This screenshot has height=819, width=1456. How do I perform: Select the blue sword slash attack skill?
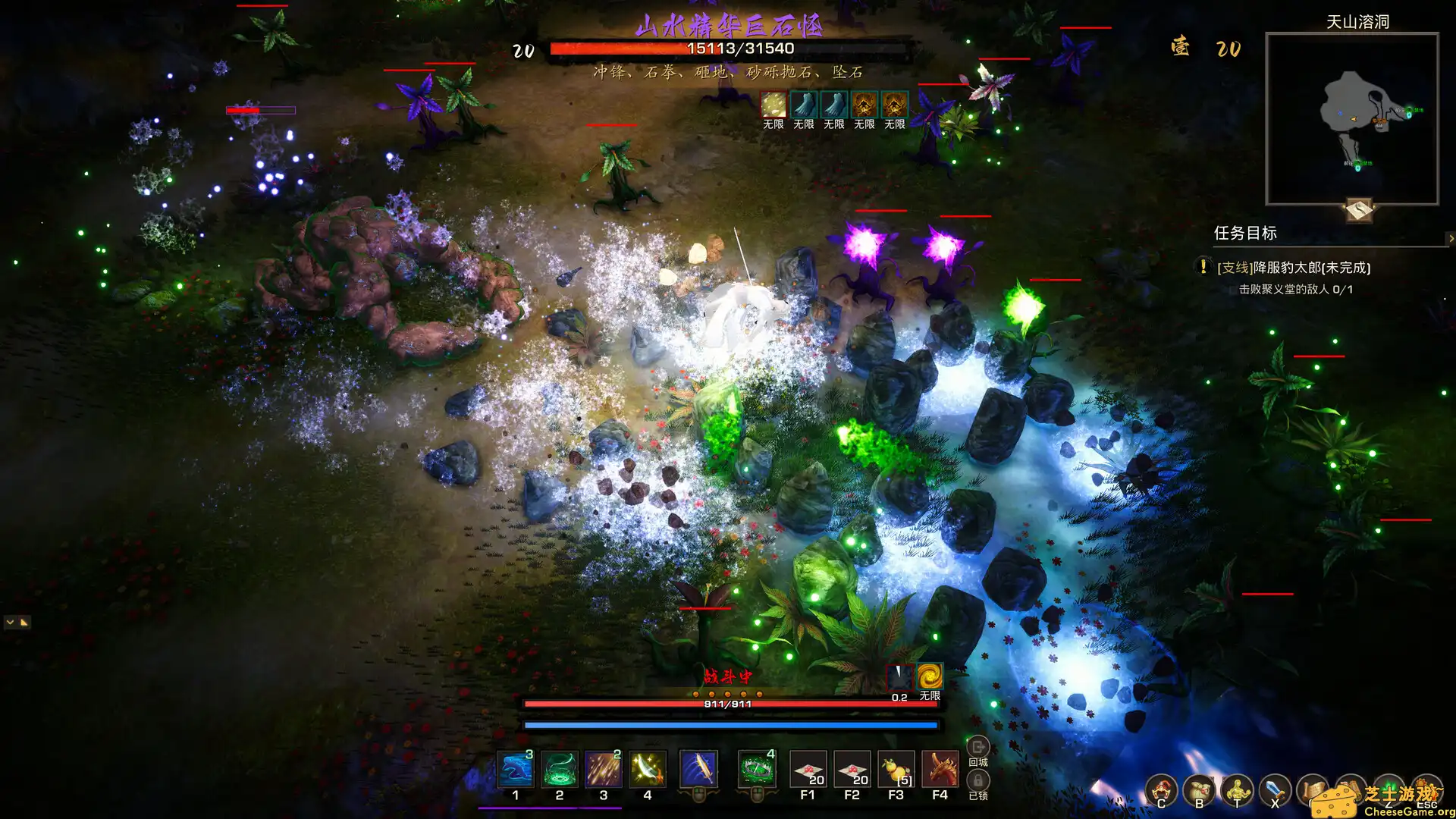pos(698,770)
